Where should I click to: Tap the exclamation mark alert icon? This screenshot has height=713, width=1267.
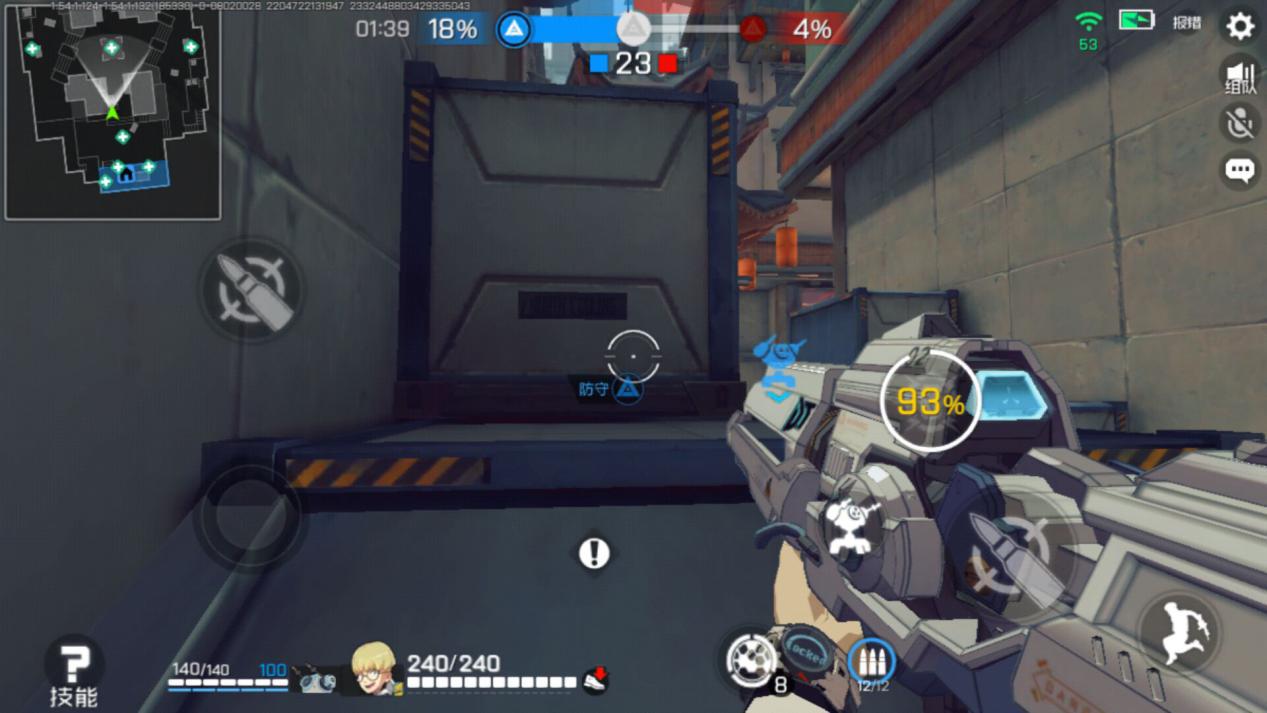(594, 553)
